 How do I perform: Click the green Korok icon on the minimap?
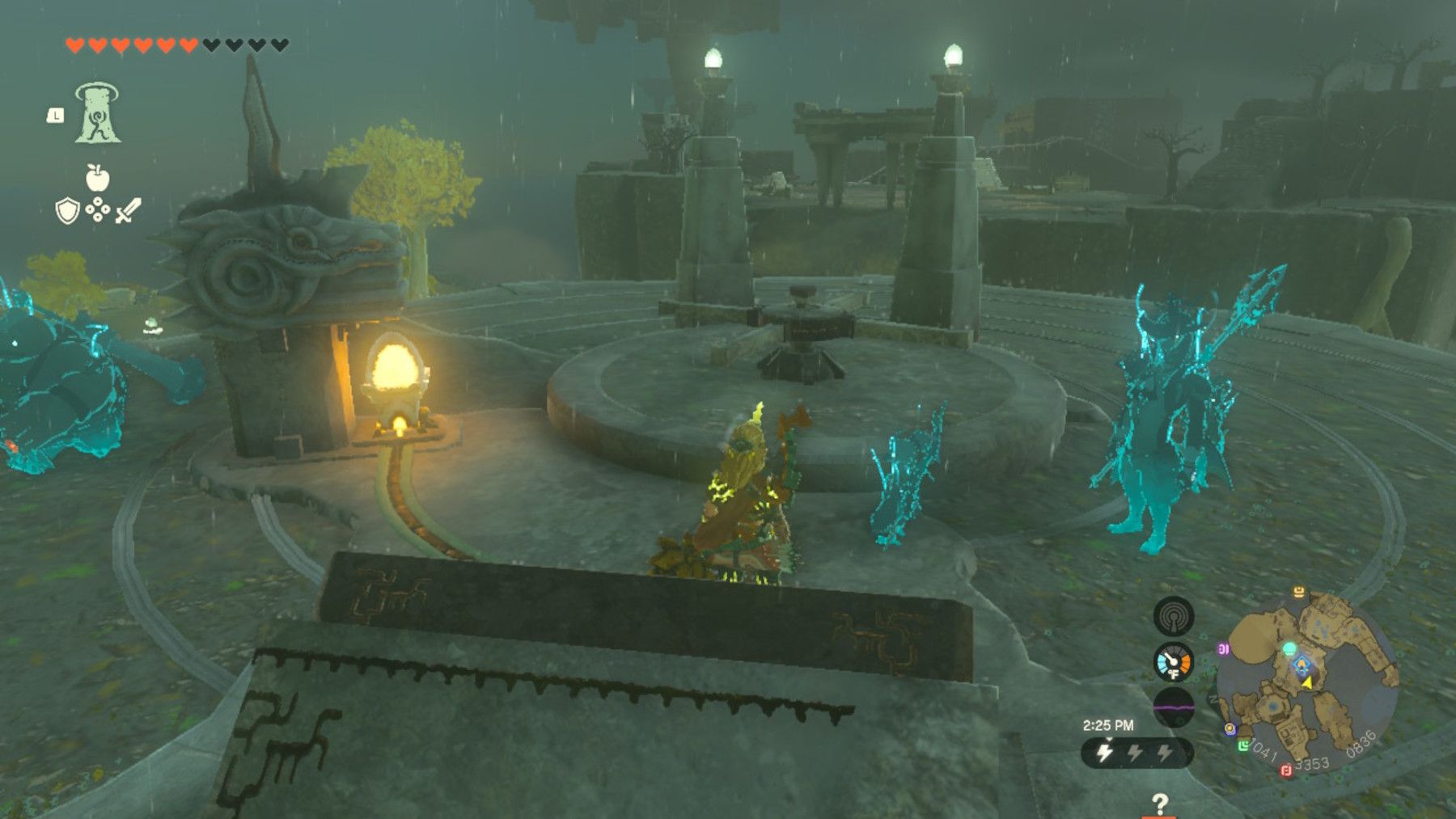coord(1244,745)
